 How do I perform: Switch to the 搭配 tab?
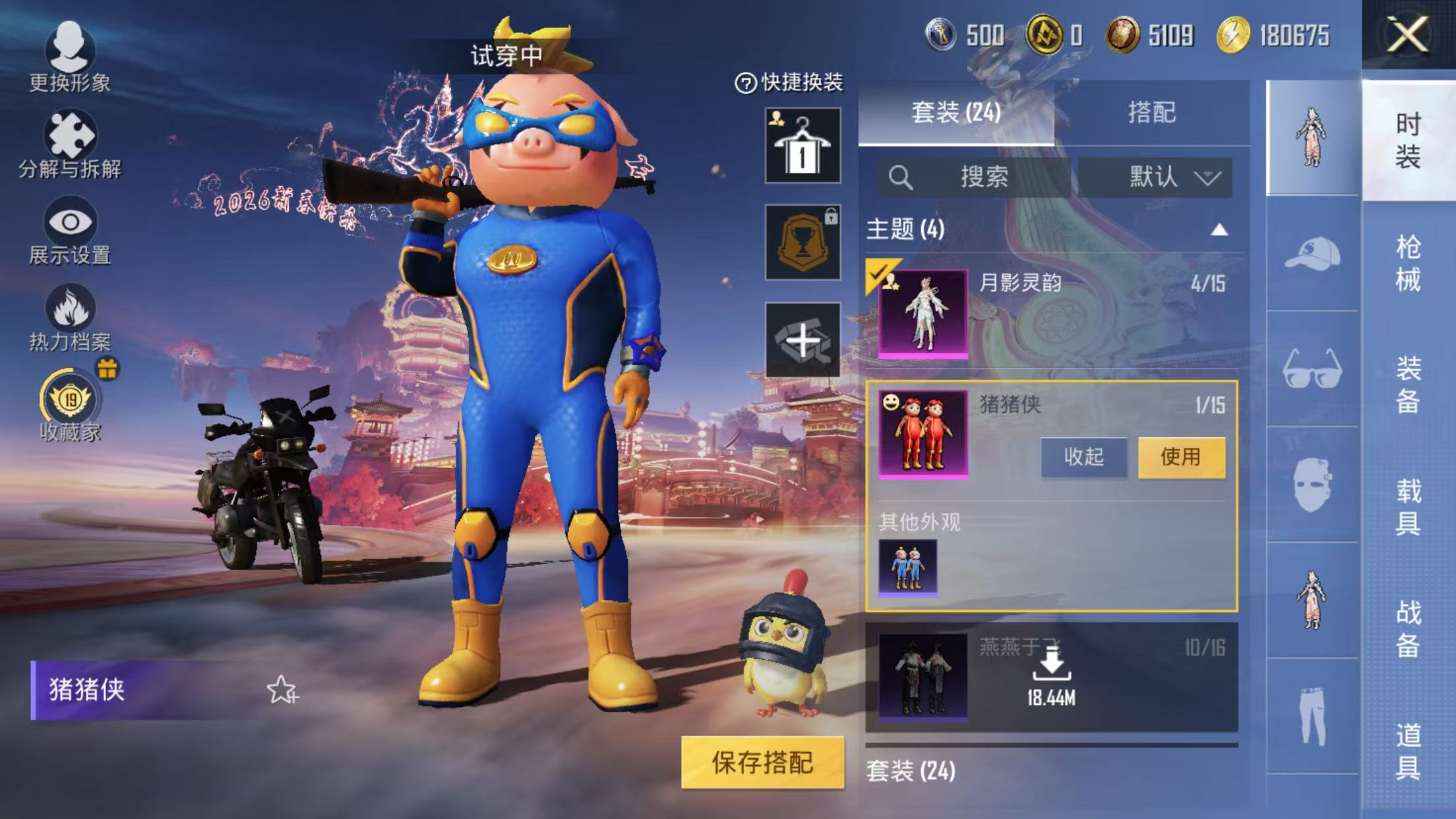pyautogui.click(x=1151, y=113)
